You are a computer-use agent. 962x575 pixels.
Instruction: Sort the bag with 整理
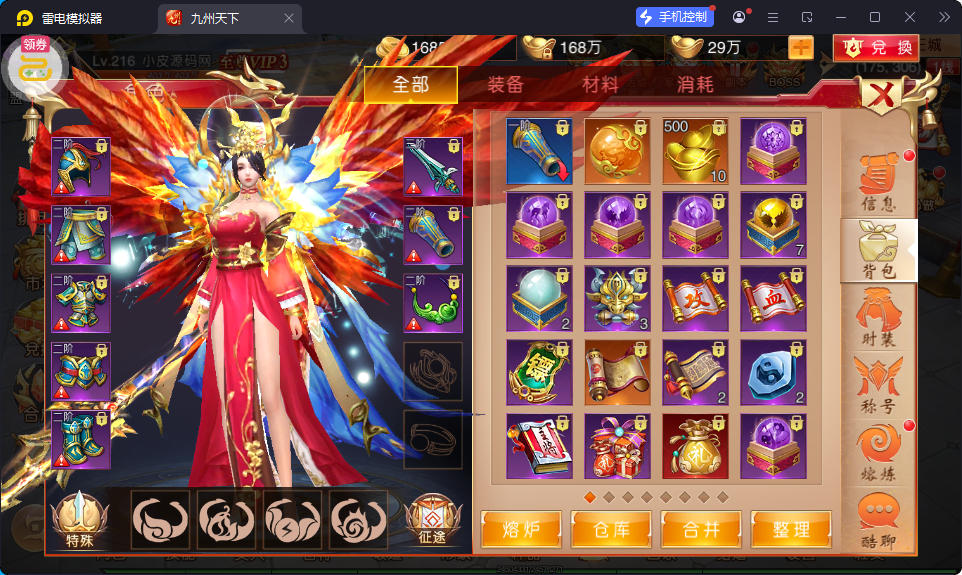pyautogui.click(x=788, y=529)
